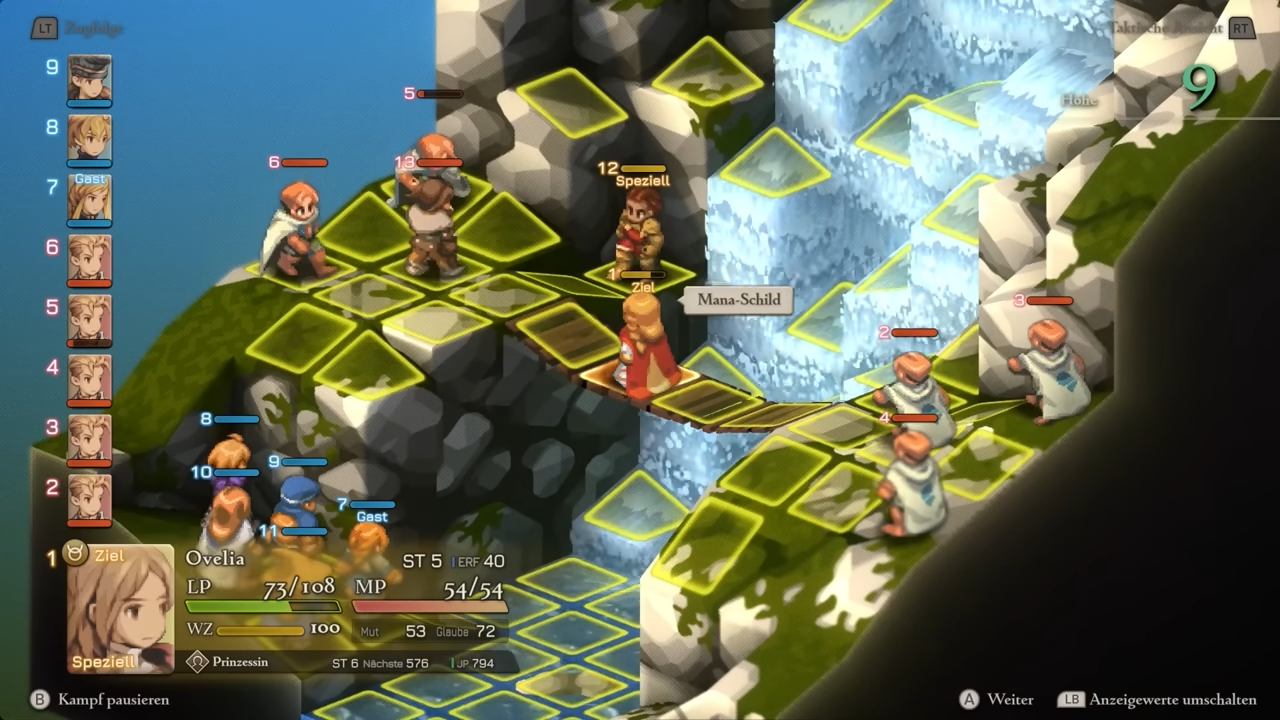1280x720 pixels.
Task: Select turn order portrait number 5
Action: (x=89, y=319)
